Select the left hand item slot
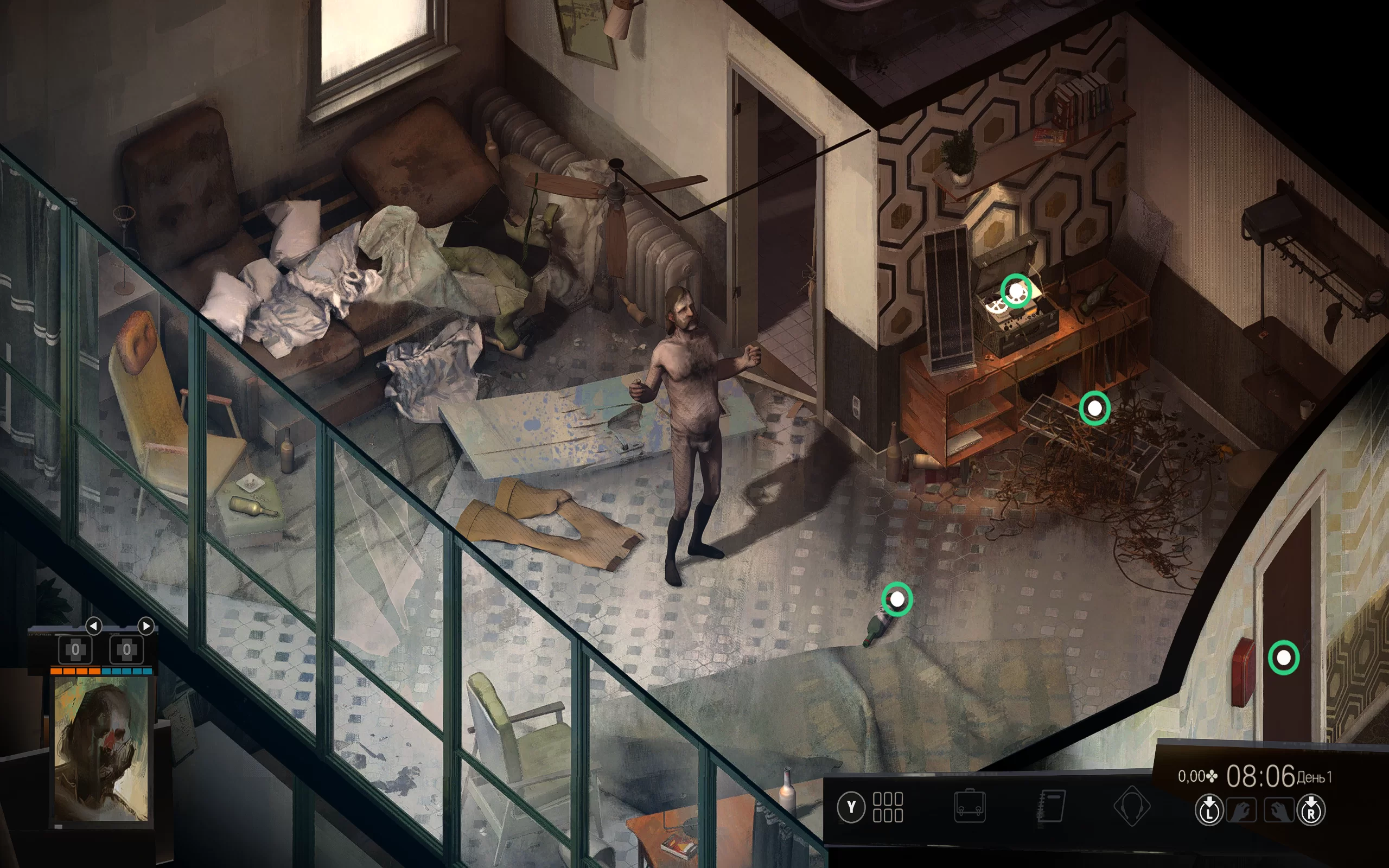 tap(1241, 810)
